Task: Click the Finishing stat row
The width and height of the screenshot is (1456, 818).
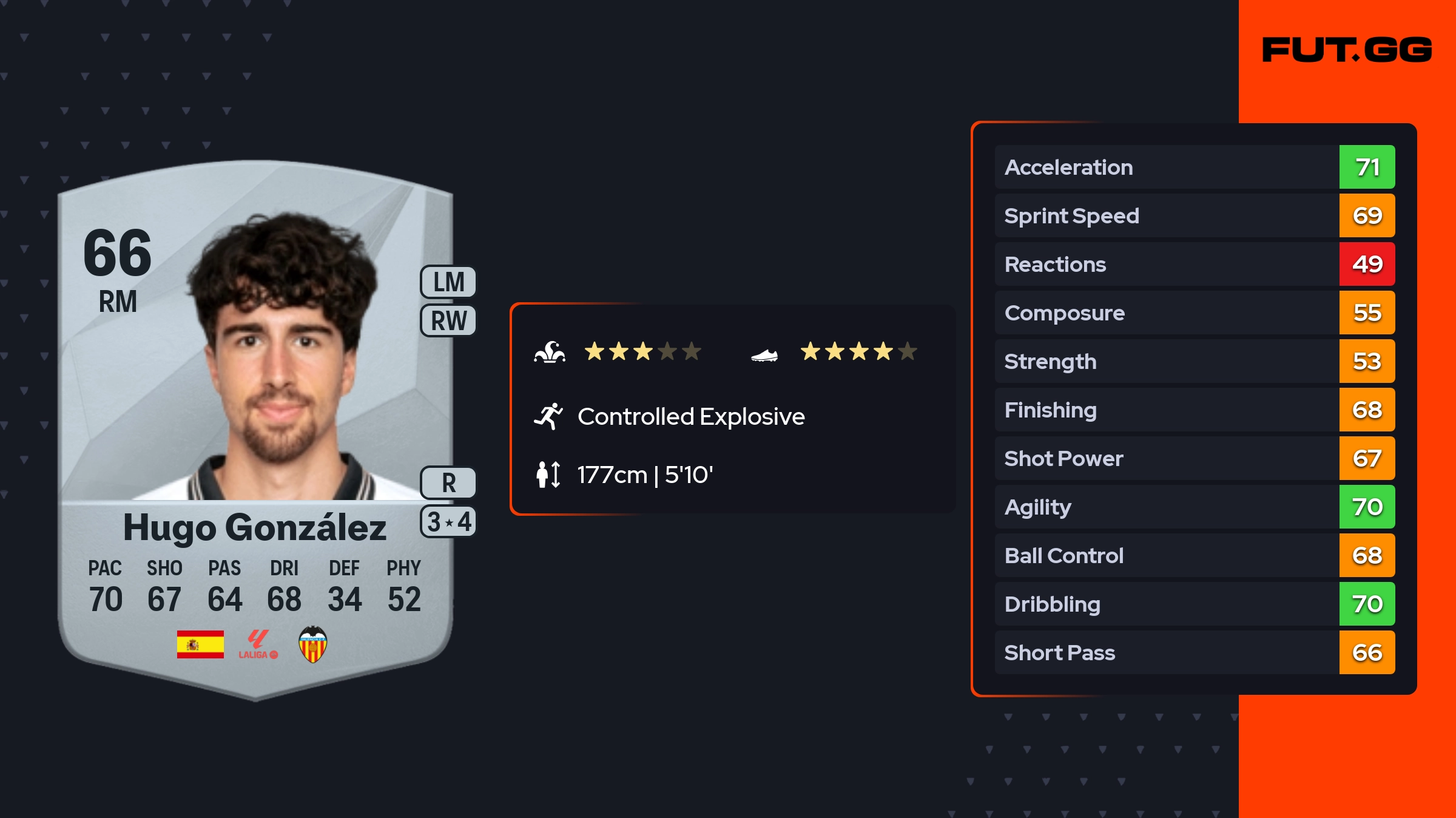Action: click(1194, 410)
